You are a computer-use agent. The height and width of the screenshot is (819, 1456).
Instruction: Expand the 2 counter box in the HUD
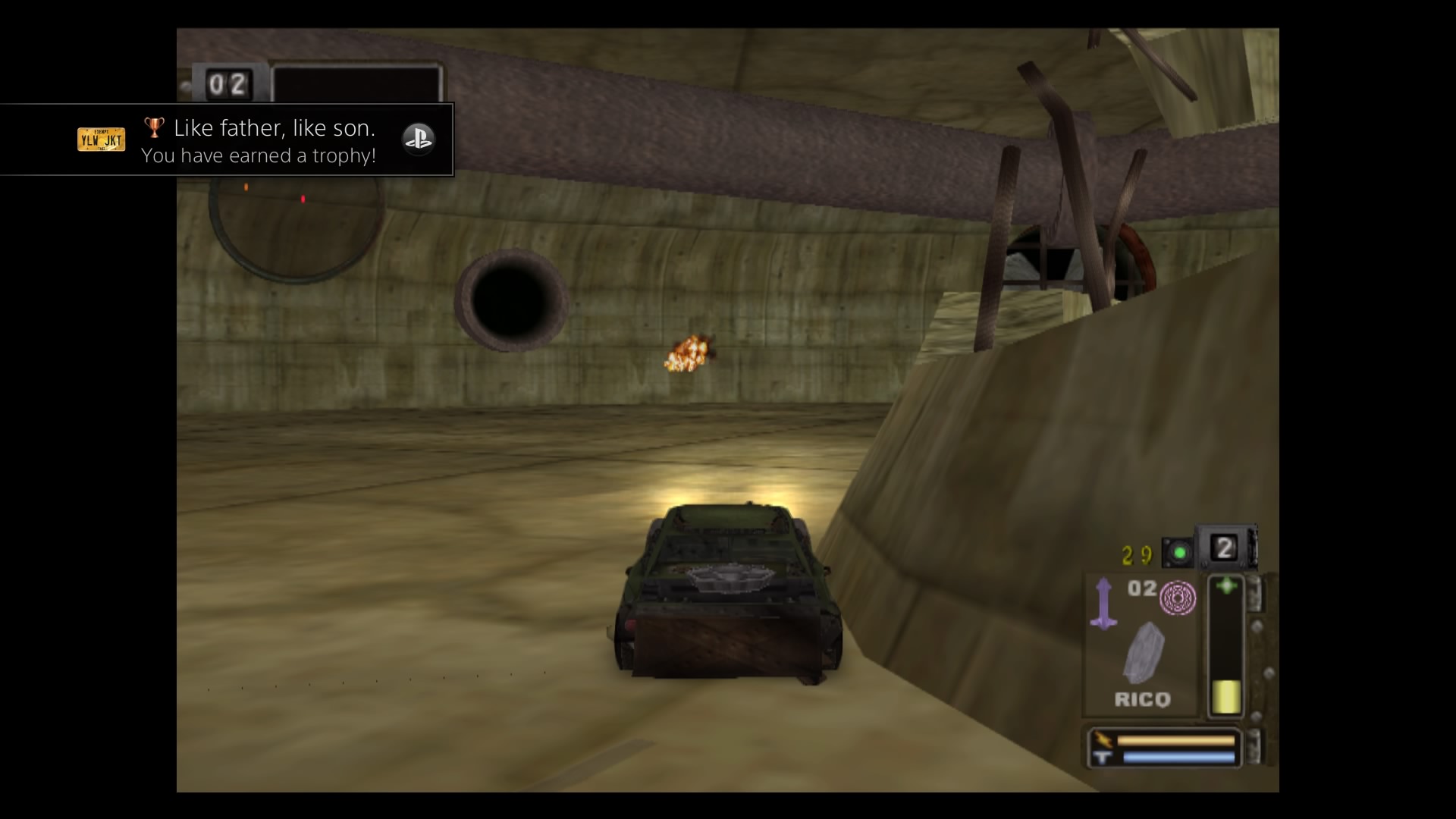[x=1223, y=548]
